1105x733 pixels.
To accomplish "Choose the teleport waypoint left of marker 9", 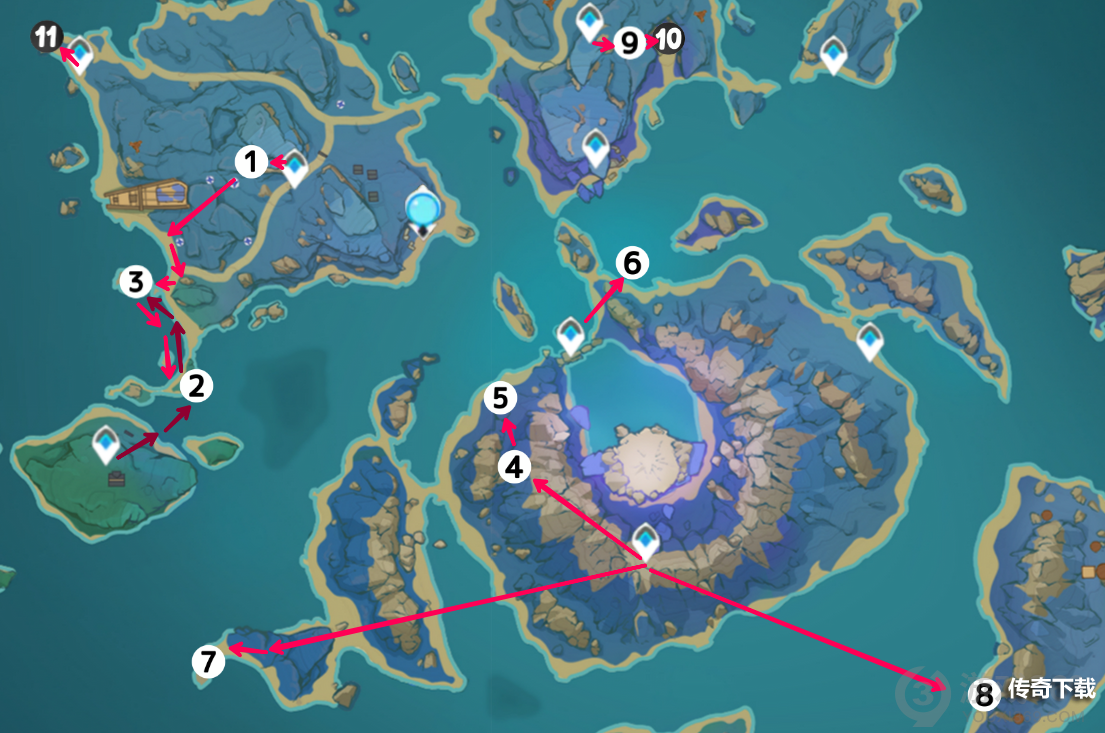I will 590,22.
